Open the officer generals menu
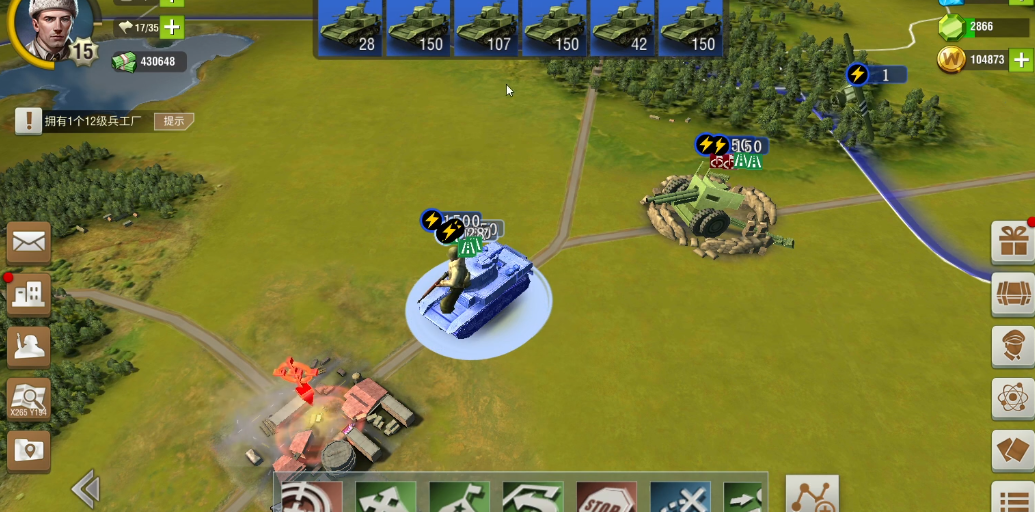The image size is (1035, 512). [x=1013, y=346]
